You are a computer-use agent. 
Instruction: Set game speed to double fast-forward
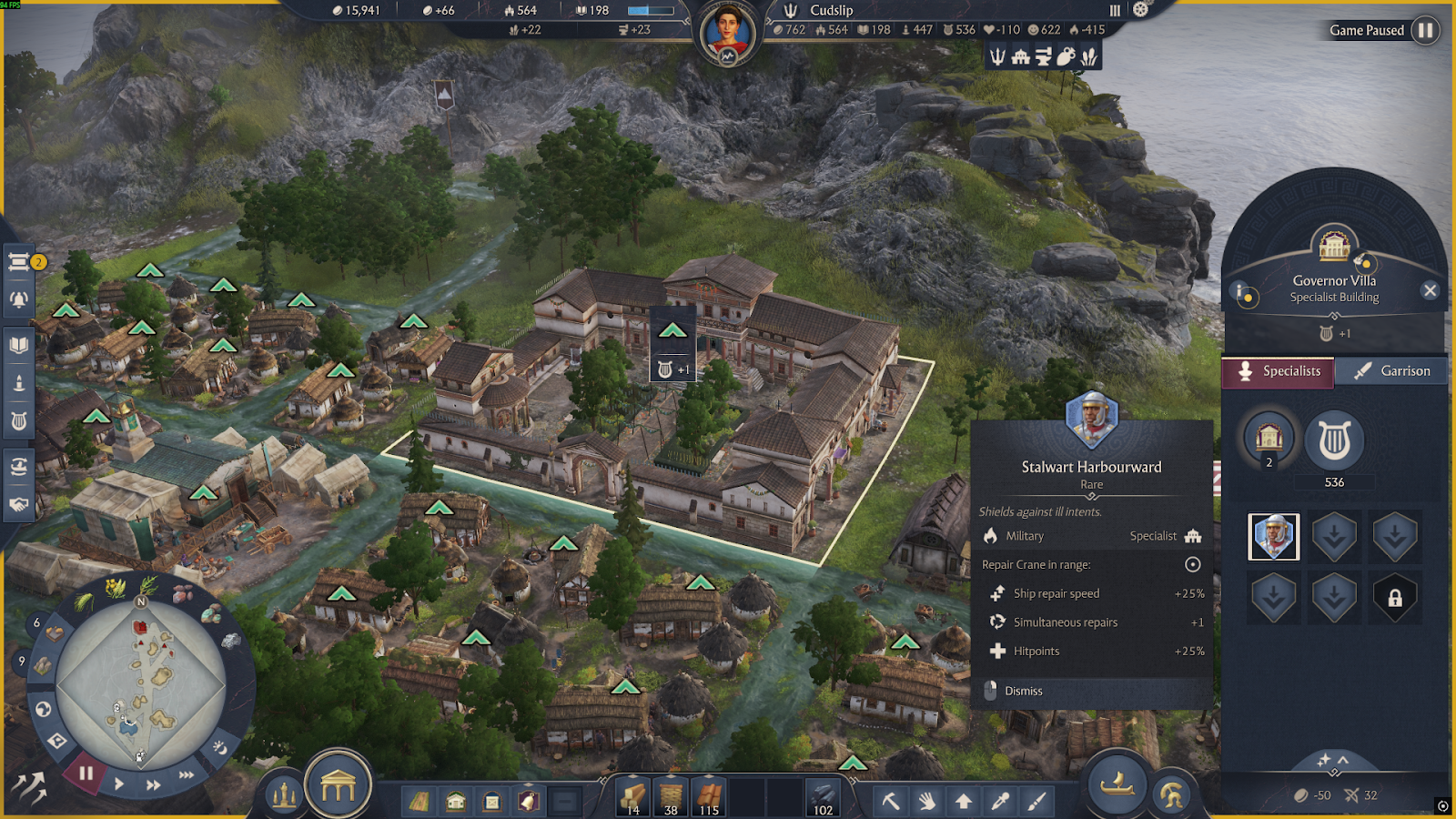[153, 784]
